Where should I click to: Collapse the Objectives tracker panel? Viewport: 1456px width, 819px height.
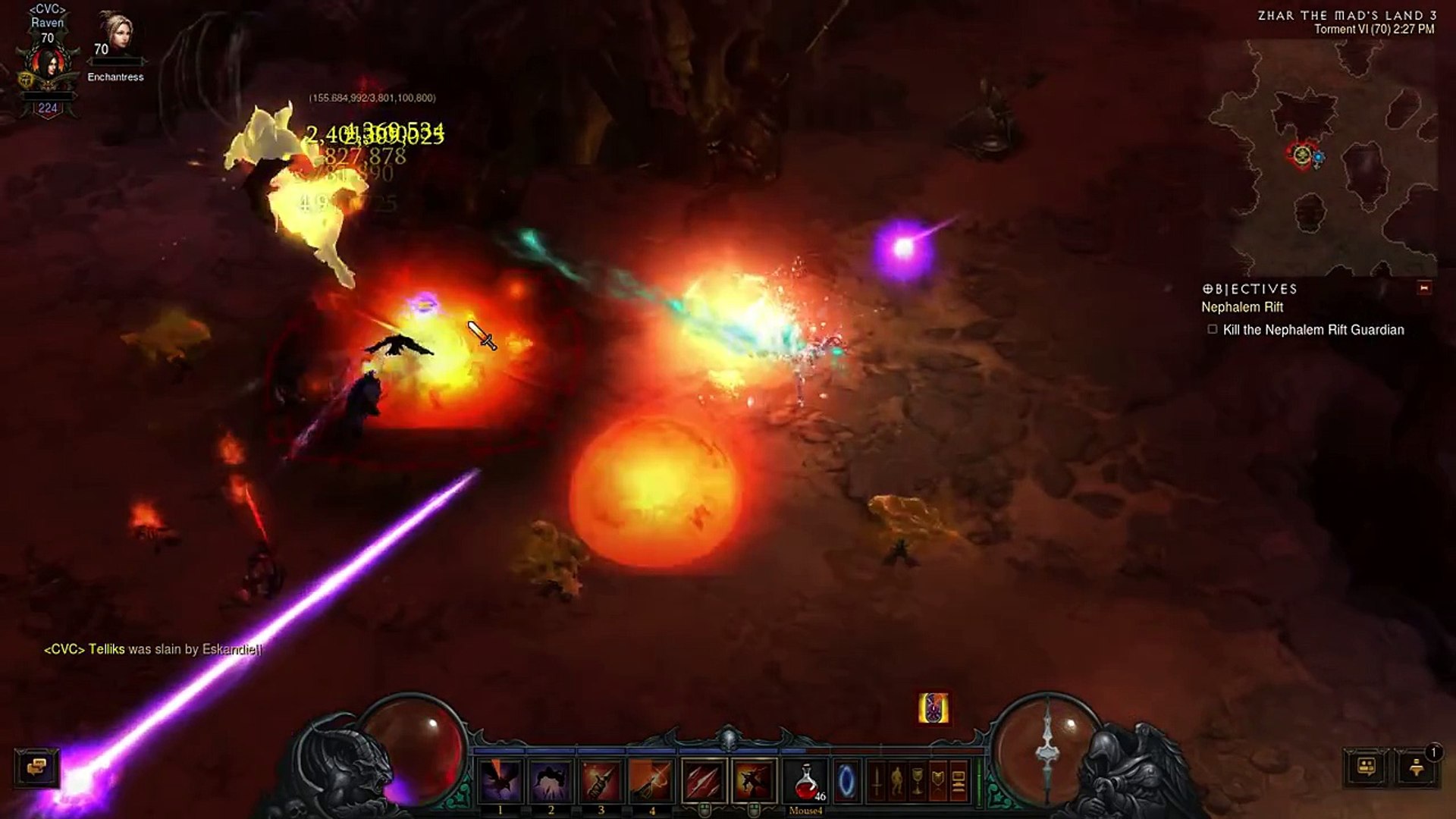click(x=1424, y=288)
